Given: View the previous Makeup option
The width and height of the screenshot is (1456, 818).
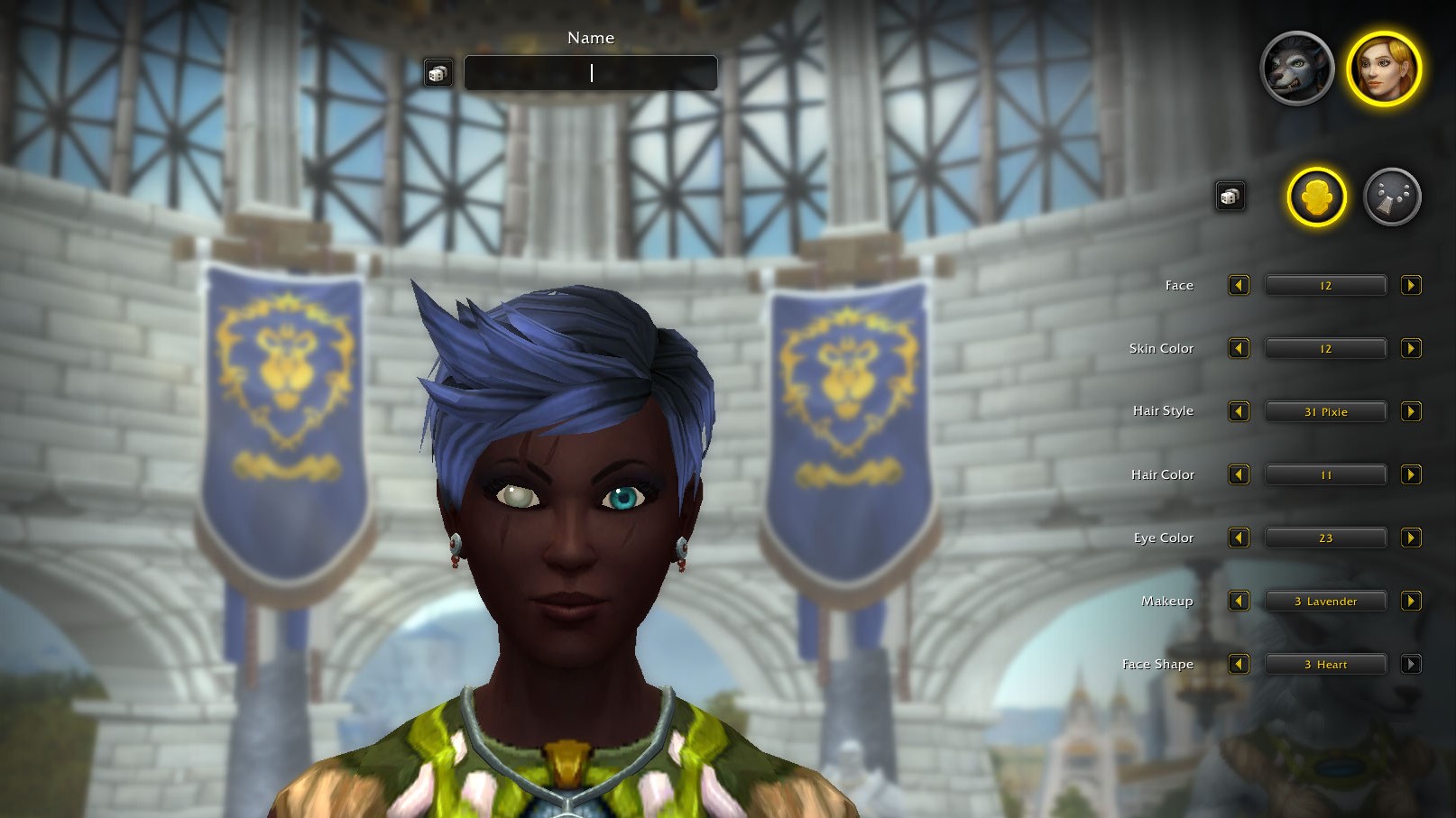Looking at the screenshot, I should coord(1239,601).
